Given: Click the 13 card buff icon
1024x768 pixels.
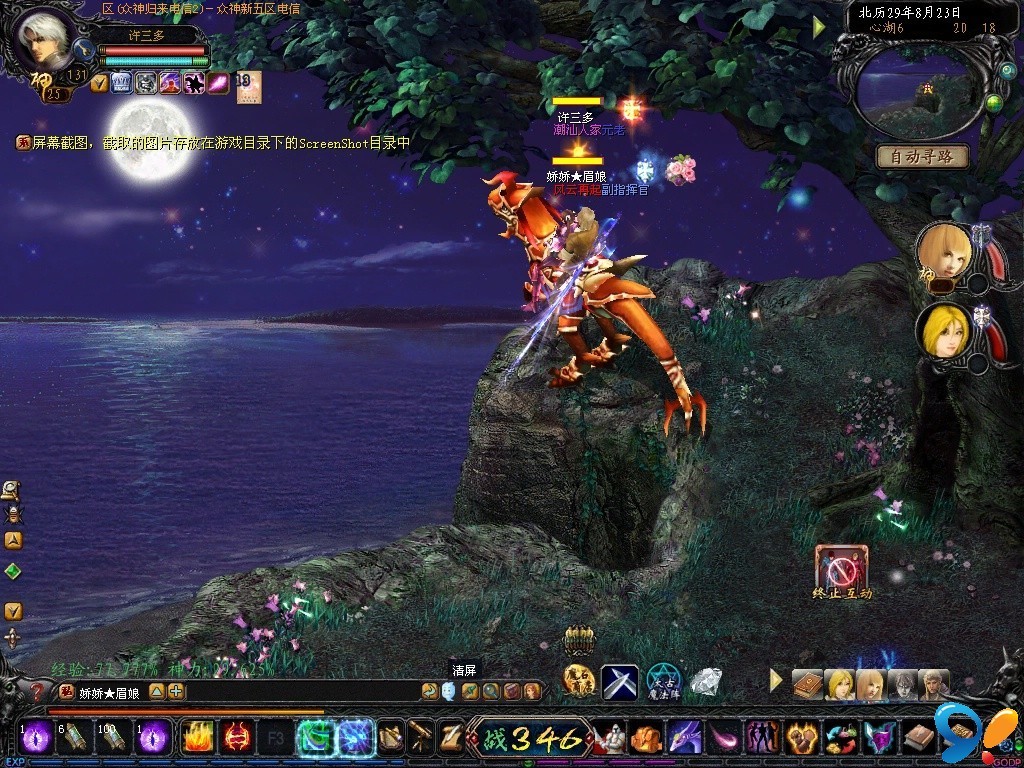Looking at the screenshot, I should (x=247, y=84).
